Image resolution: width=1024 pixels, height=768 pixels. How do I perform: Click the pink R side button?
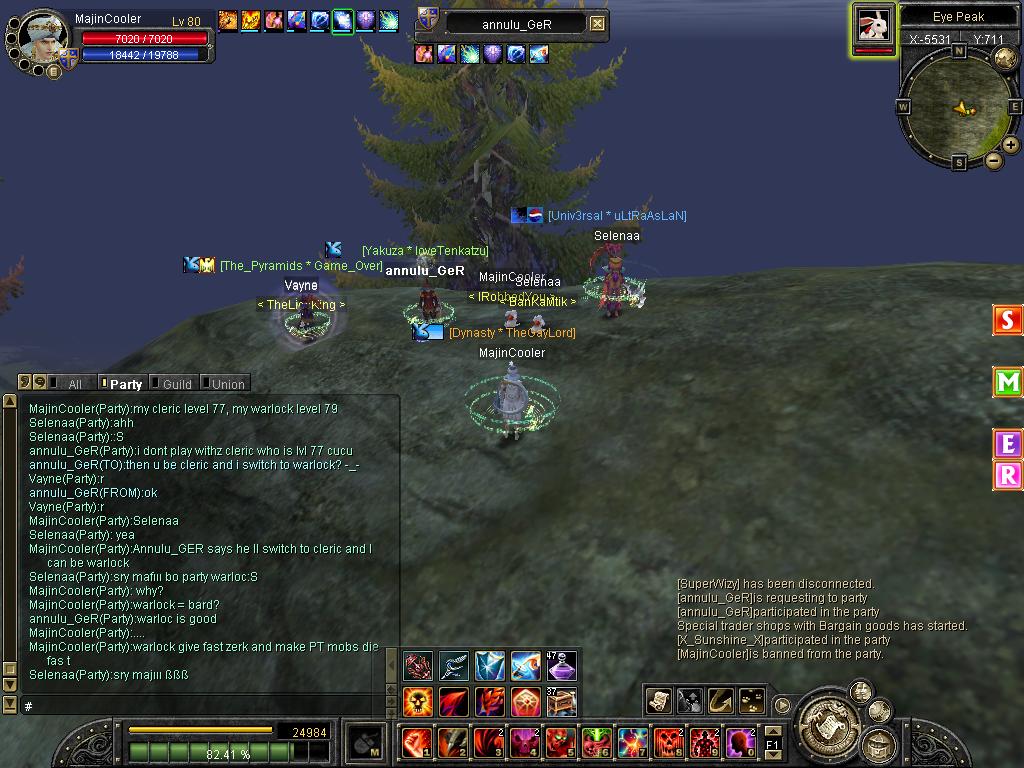pyautogui.click(x=1007, y=476)
